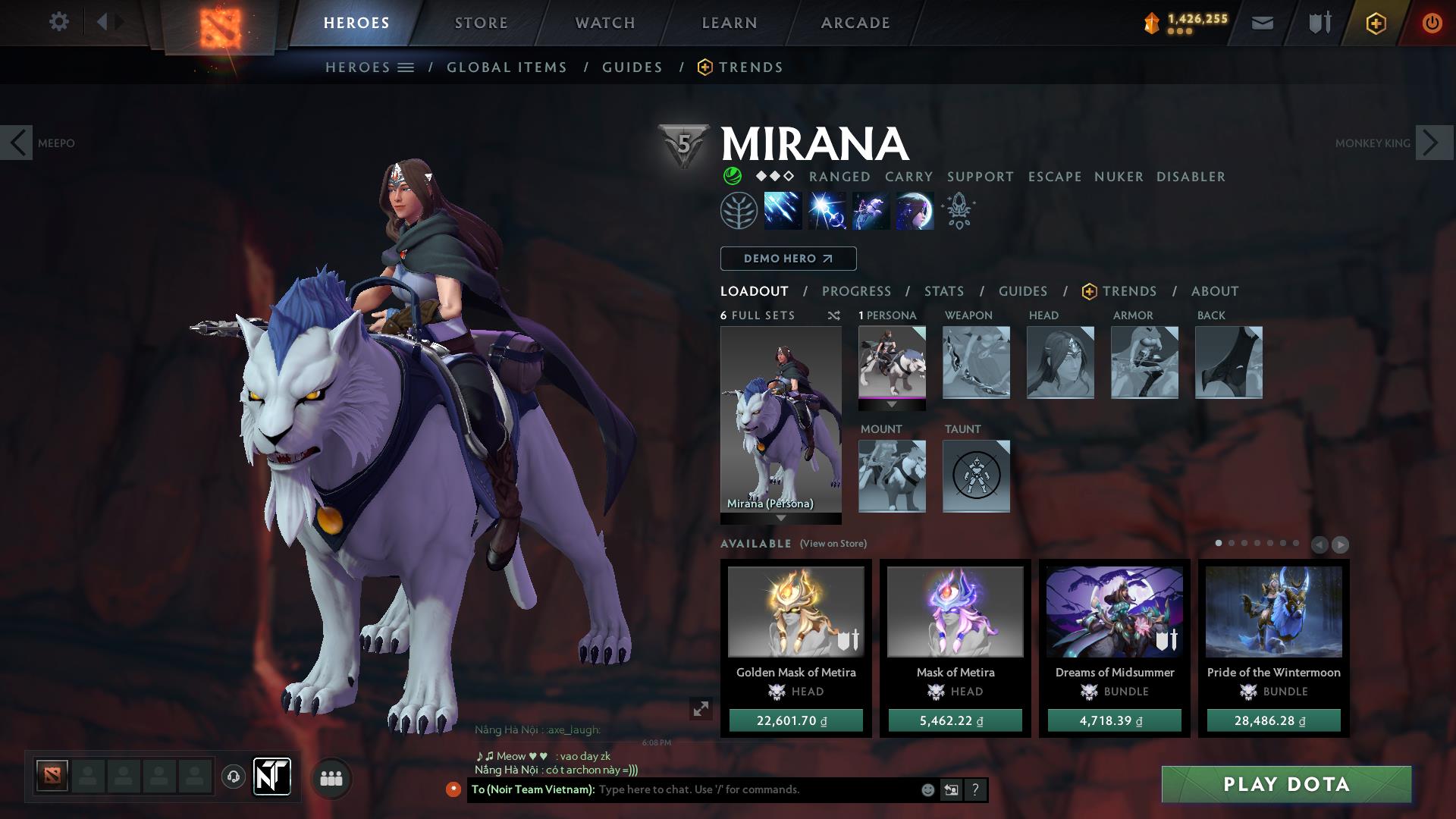
Task: Click the armory icon near the shard counter
Action: tap(1318, 22)
